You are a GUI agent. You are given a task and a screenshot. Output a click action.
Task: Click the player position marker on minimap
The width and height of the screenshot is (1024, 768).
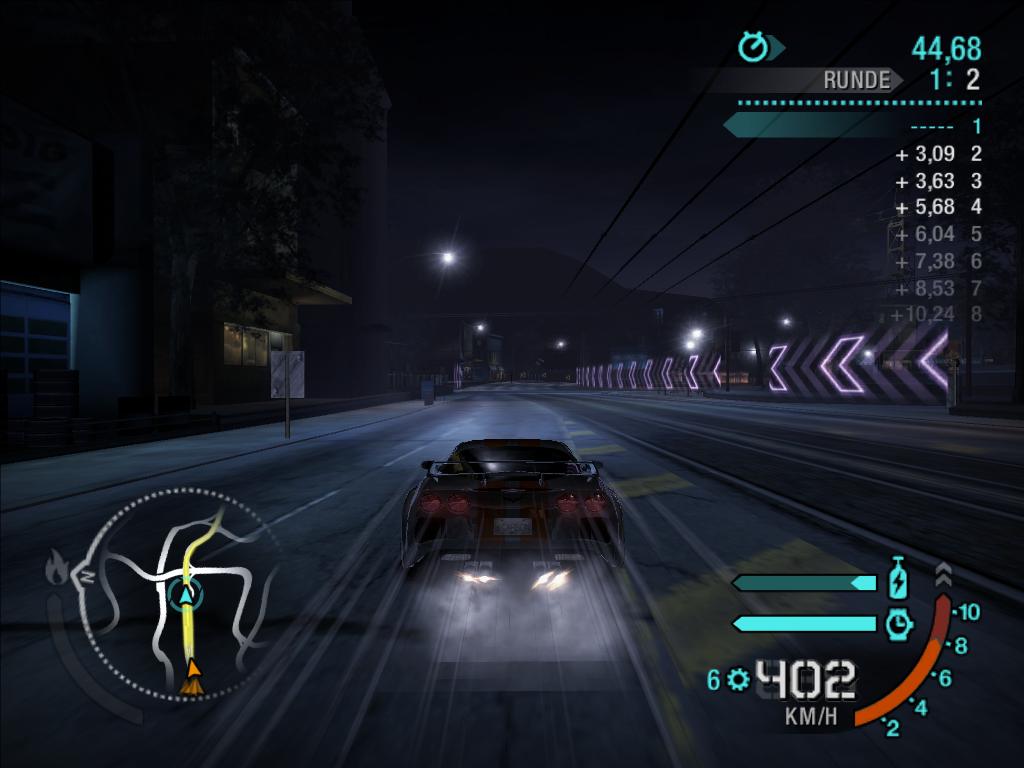[184, 594]
